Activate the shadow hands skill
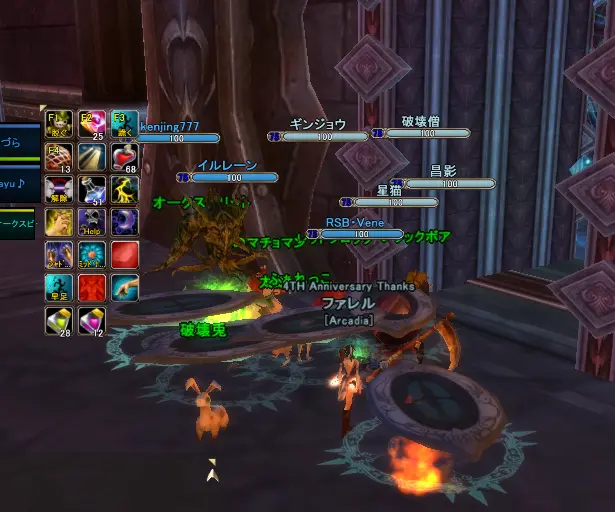This screenshot has width=615, height=512. coord(58,255)
